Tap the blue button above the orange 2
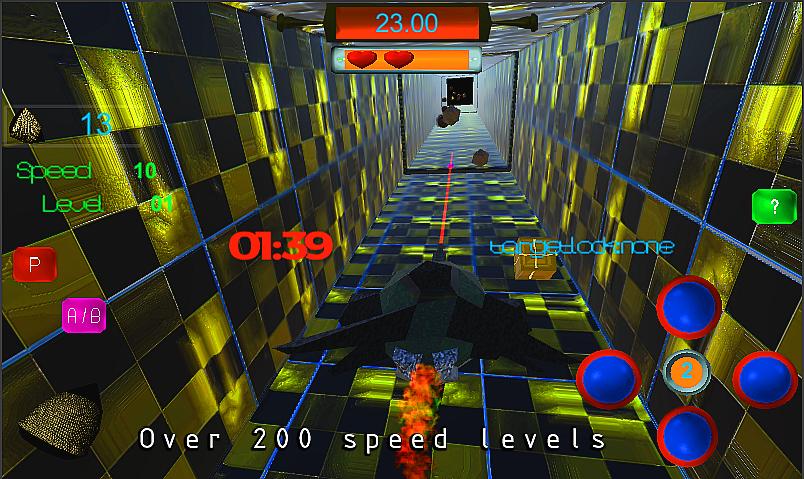 pos(688,306)
